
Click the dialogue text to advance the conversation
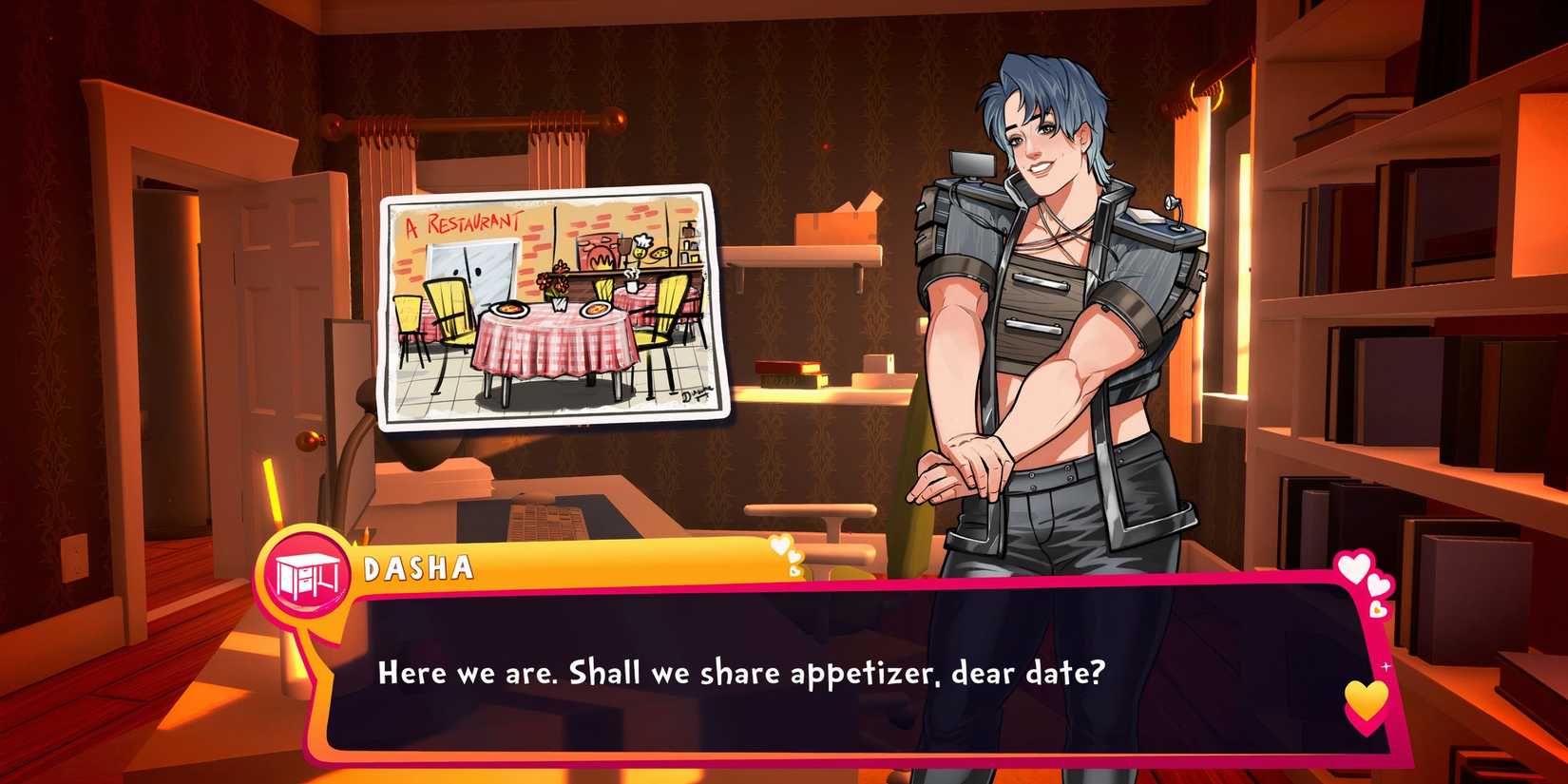coord(739,674)
